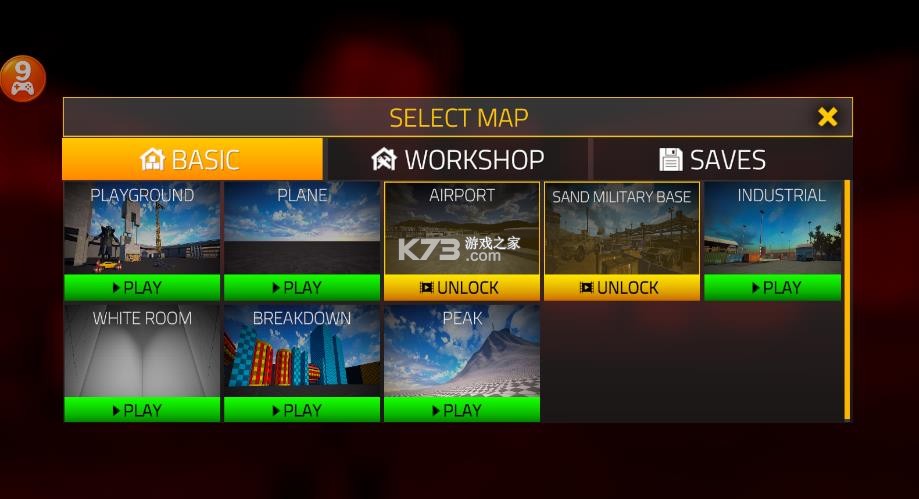Image resolution: width=919 pixels, height=499 pixels.
Task: Unlock the Sand Military Base map
Action: tap(622, 288)
